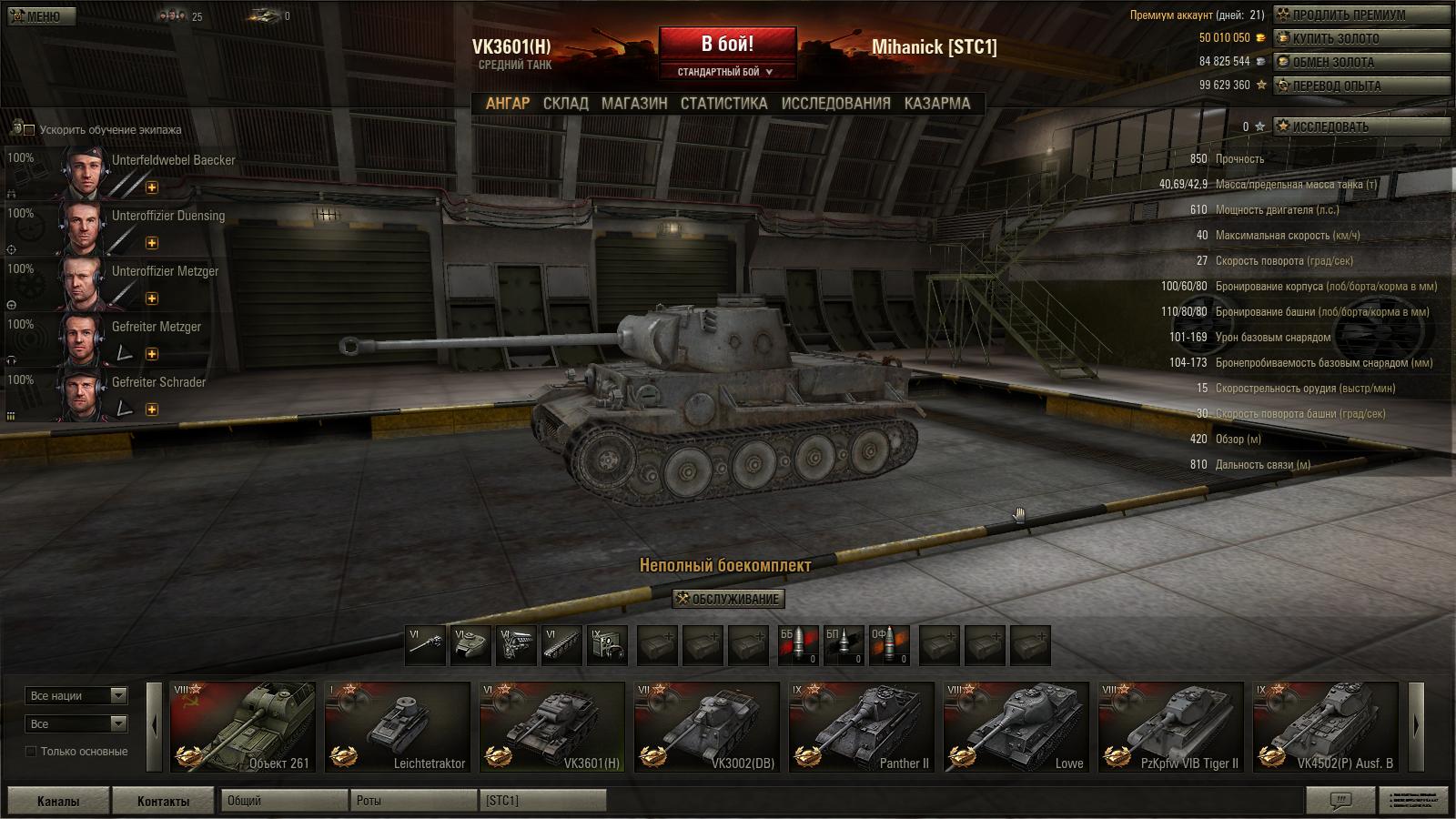The image size is (1456, 819).
Task: Open ОБМЕН ЗОЛОТА exchange
Action: tap(1360, 62)
